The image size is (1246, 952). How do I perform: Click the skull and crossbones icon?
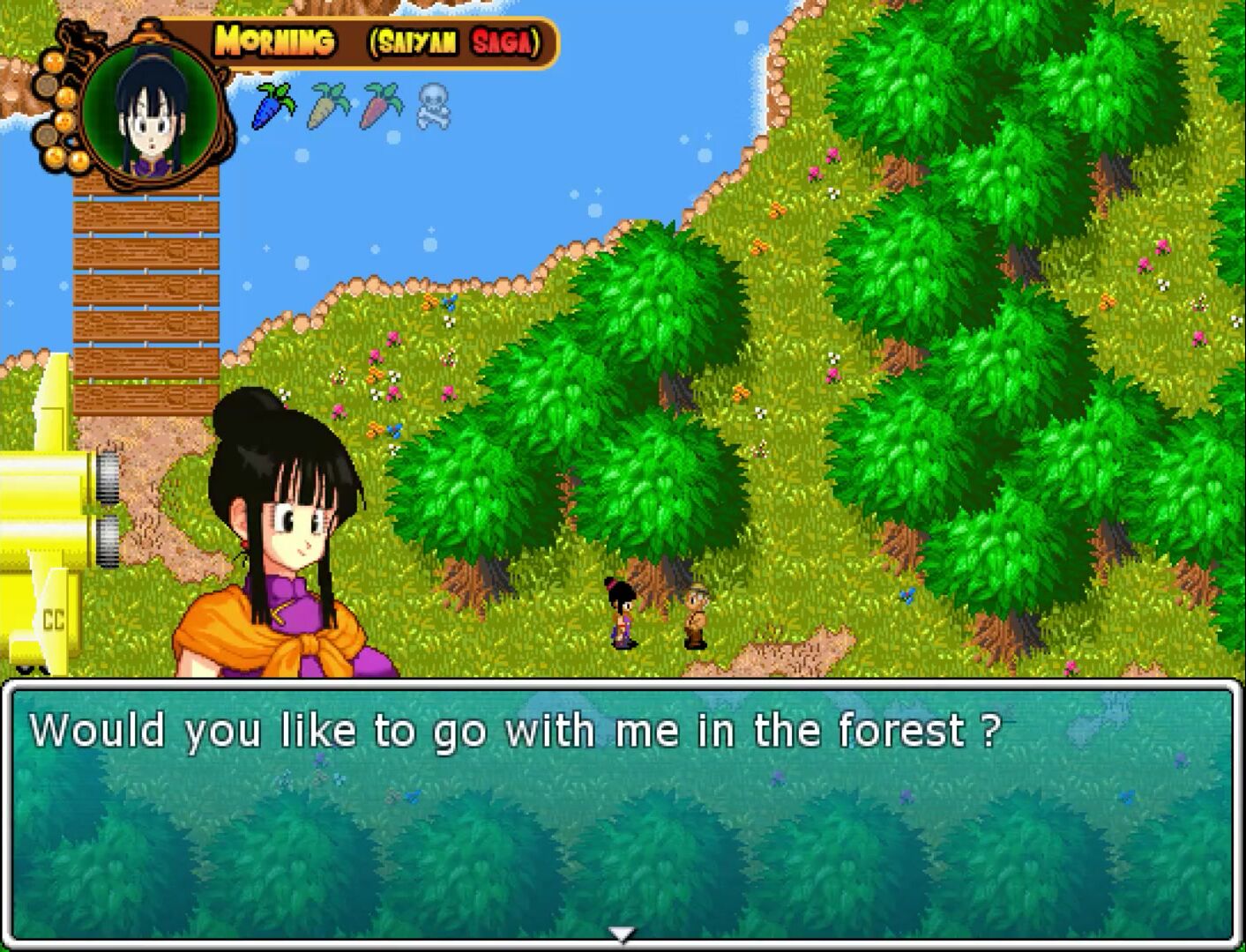[433, 106]
